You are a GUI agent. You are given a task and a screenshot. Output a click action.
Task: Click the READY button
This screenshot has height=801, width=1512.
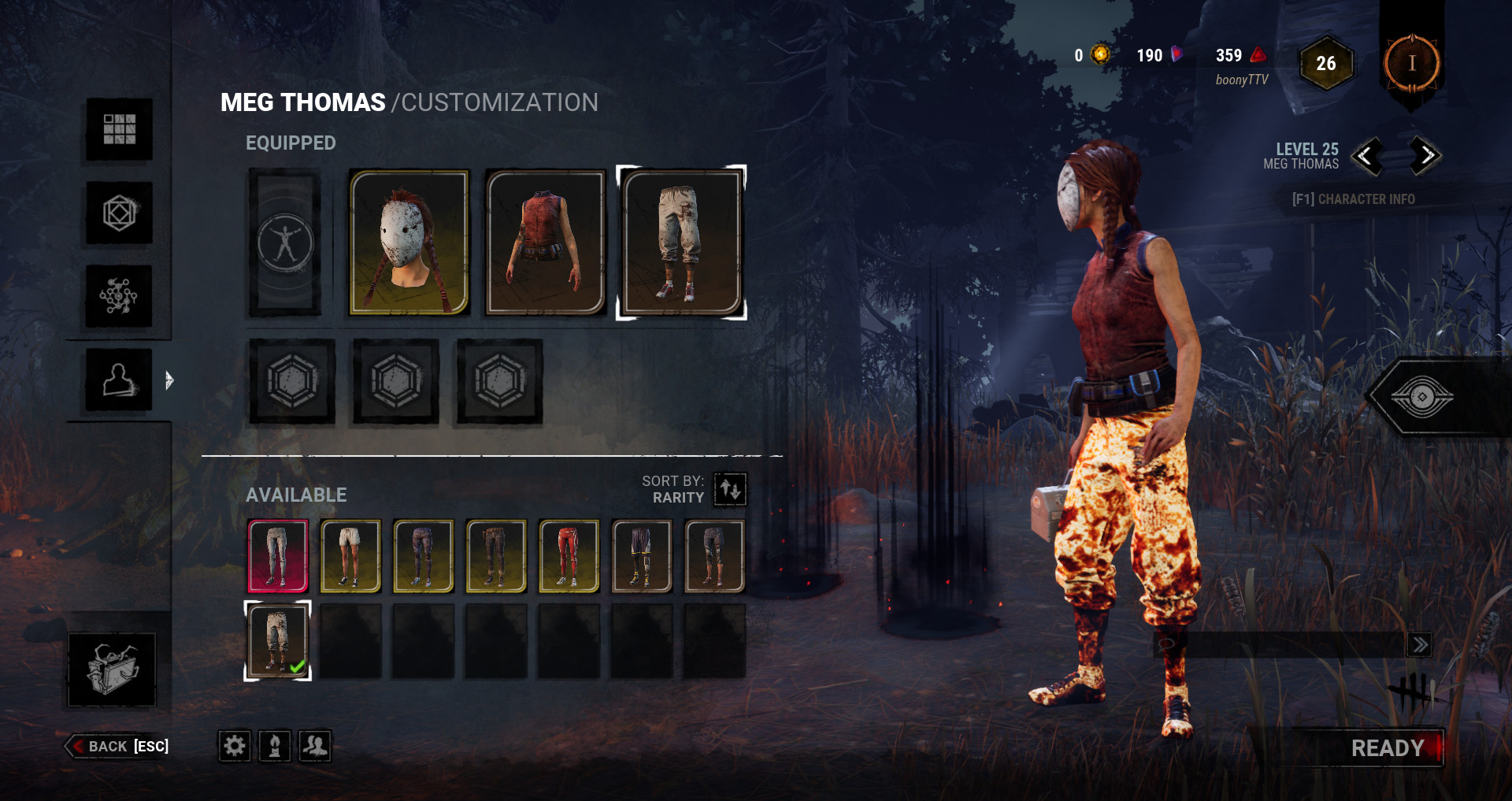pos(1386,747)
